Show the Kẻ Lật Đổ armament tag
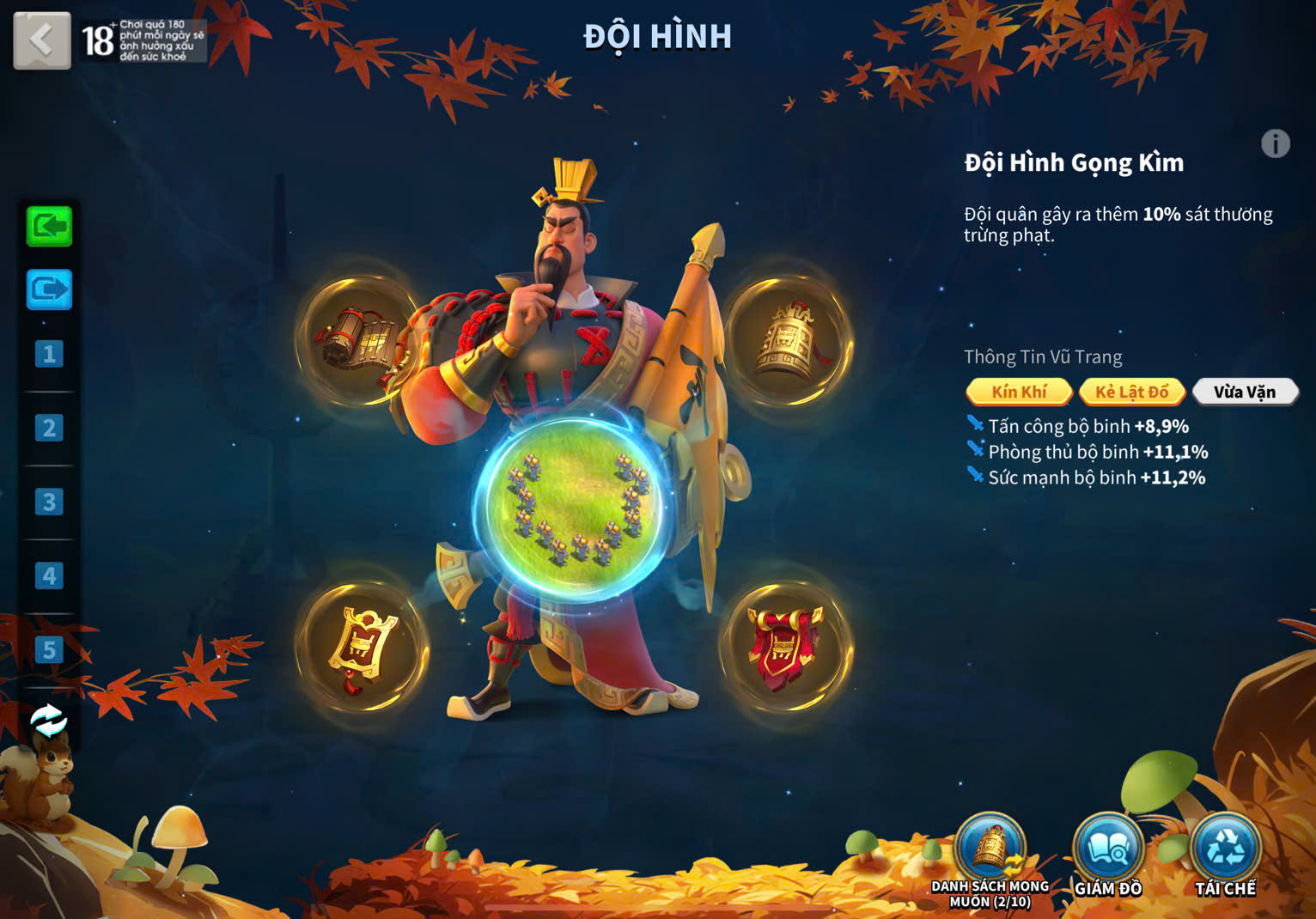Screen dimensions: 1316x919 pyautogui.click(x=1131, y=393)
